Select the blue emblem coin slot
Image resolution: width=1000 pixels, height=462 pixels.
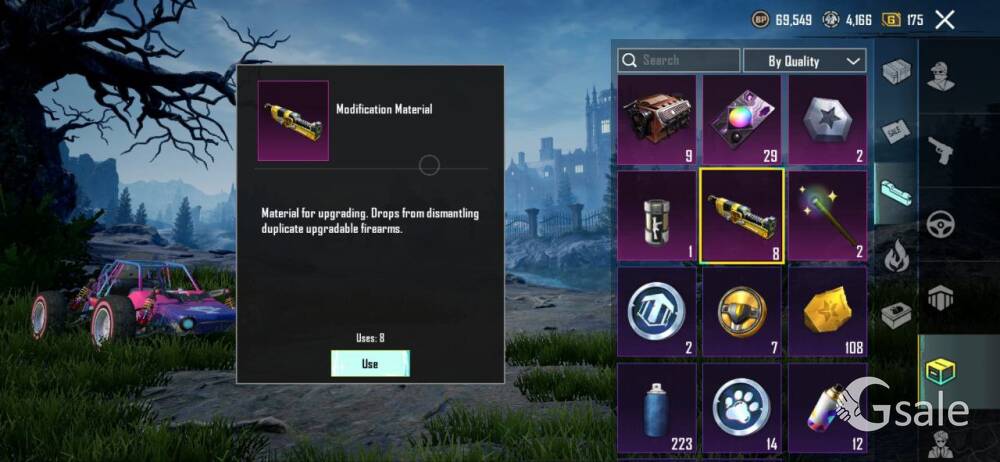coord(656,312)
